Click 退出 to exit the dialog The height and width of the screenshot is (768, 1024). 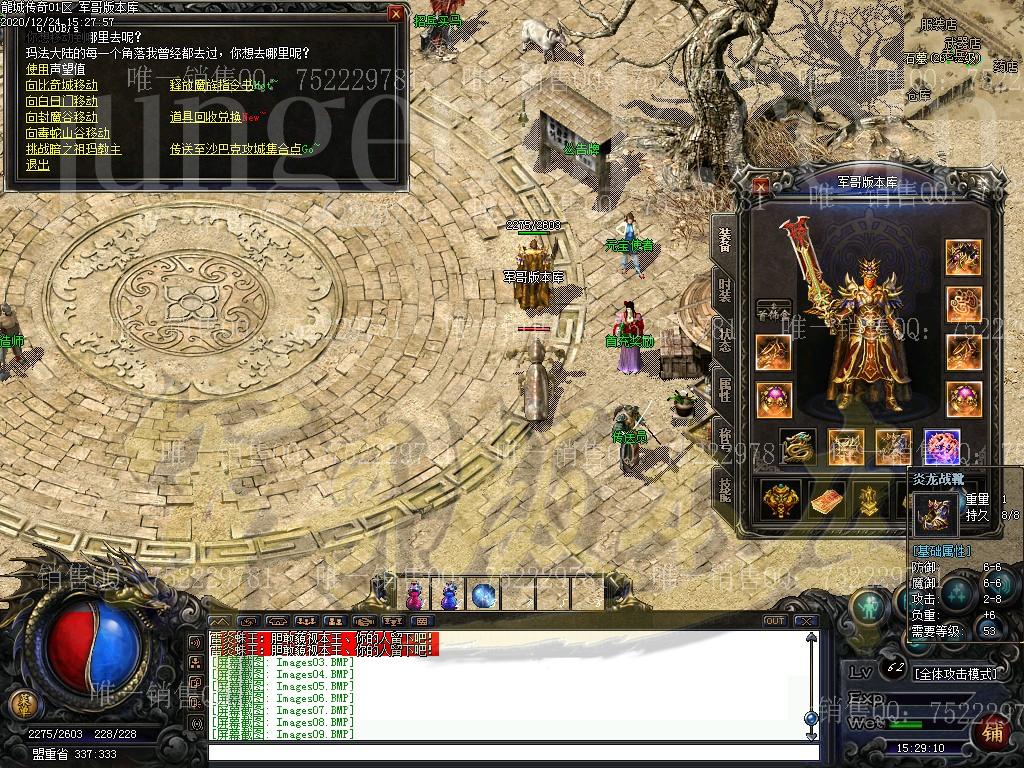38,165
